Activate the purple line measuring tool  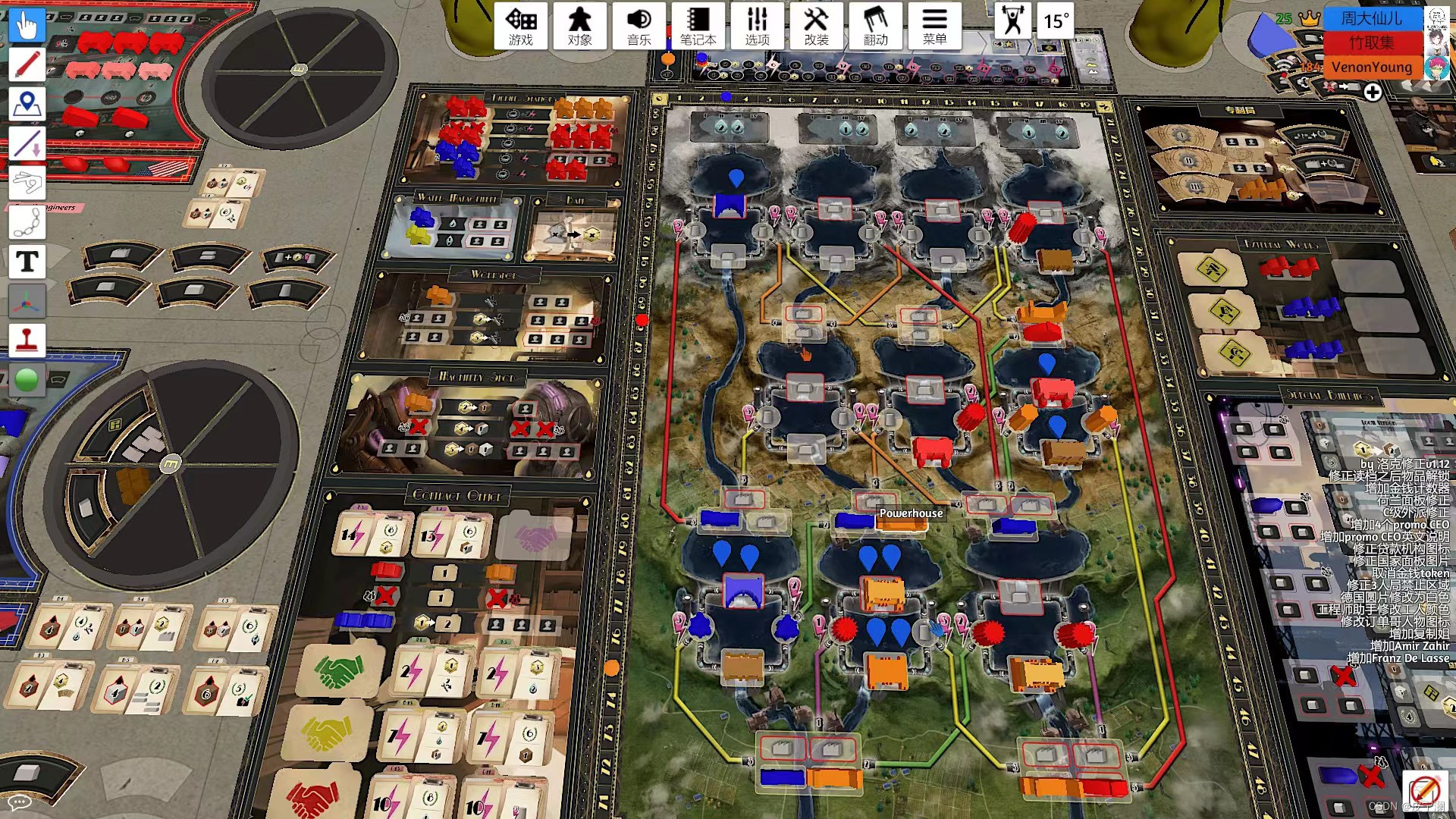(27, 143)
